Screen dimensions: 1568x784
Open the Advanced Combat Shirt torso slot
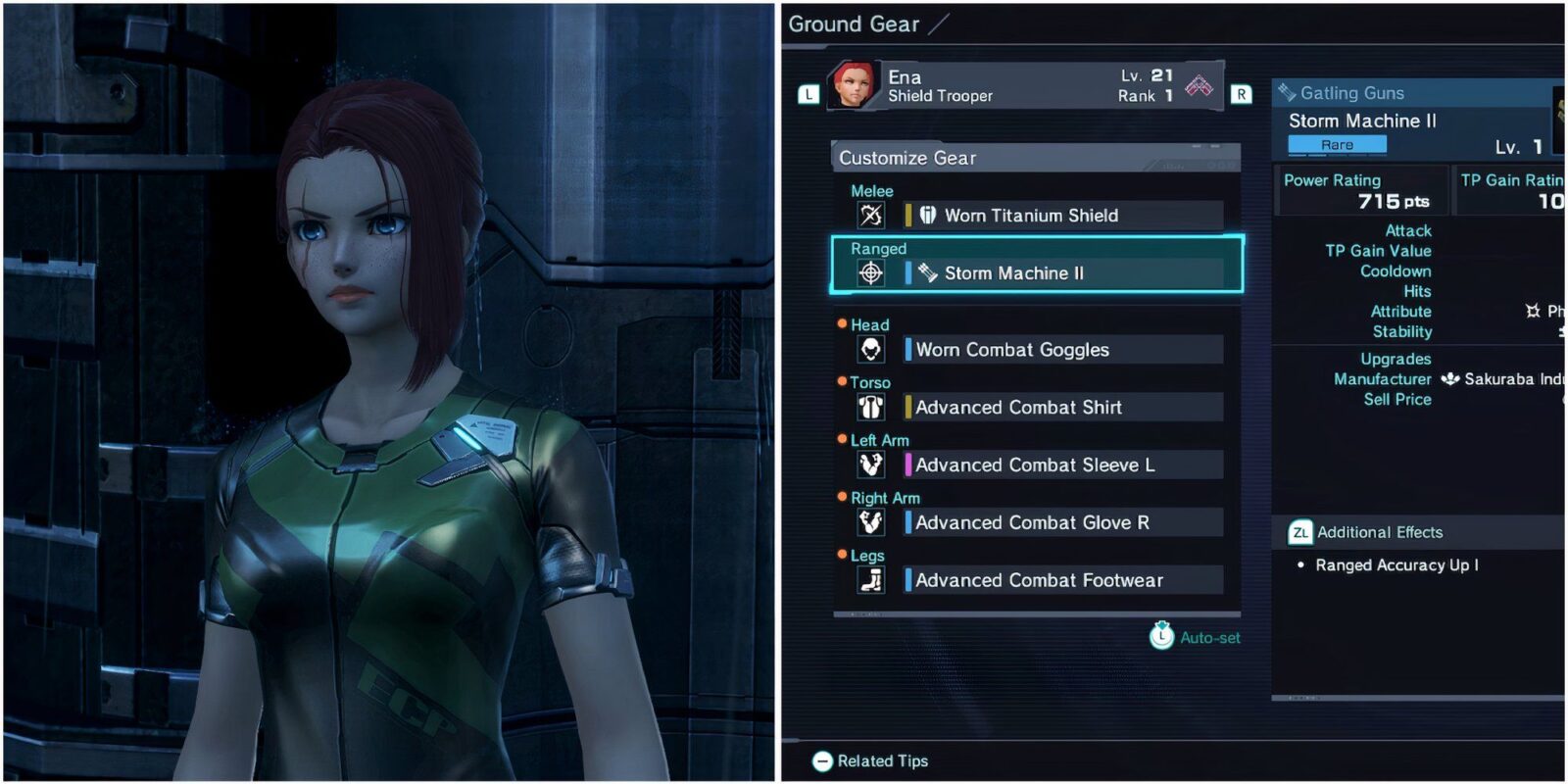pyautogui.click(x=1063, y=408)
